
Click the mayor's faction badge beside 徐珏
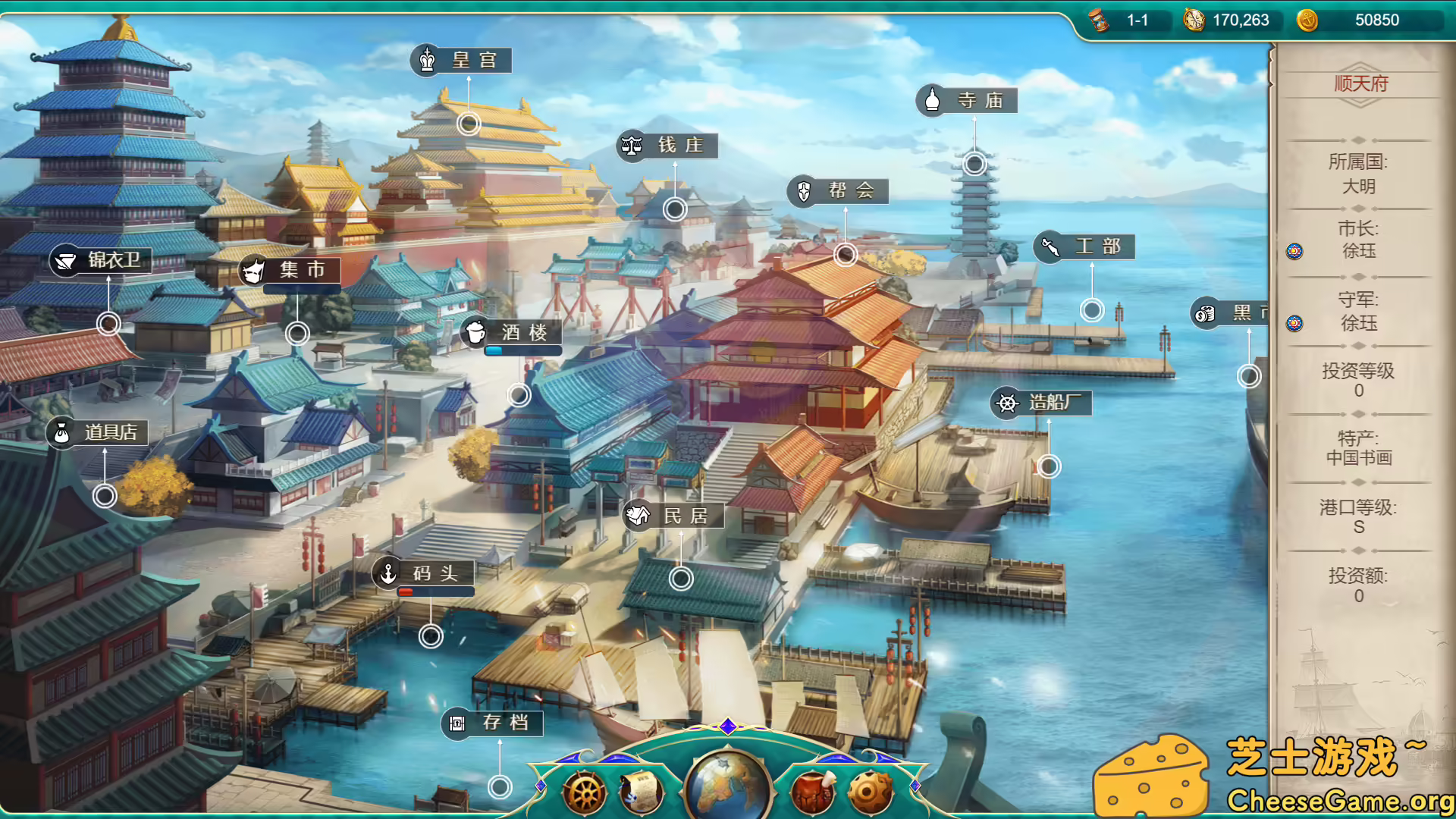tap(1294, 250)
